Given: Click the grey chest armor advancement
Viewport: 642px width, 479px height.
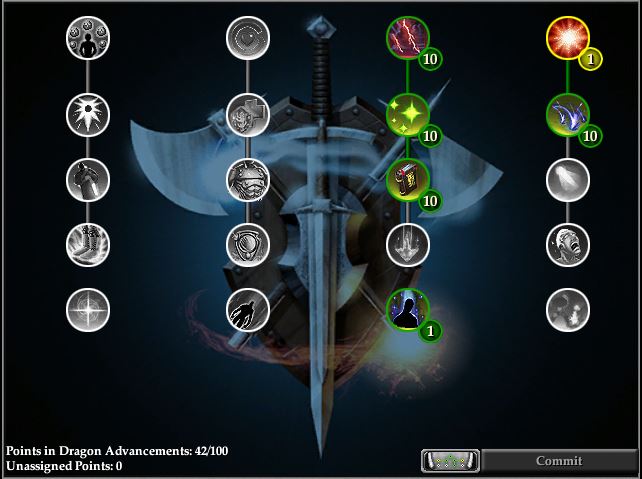Looking at the screenshot, I should coord(247,180).
